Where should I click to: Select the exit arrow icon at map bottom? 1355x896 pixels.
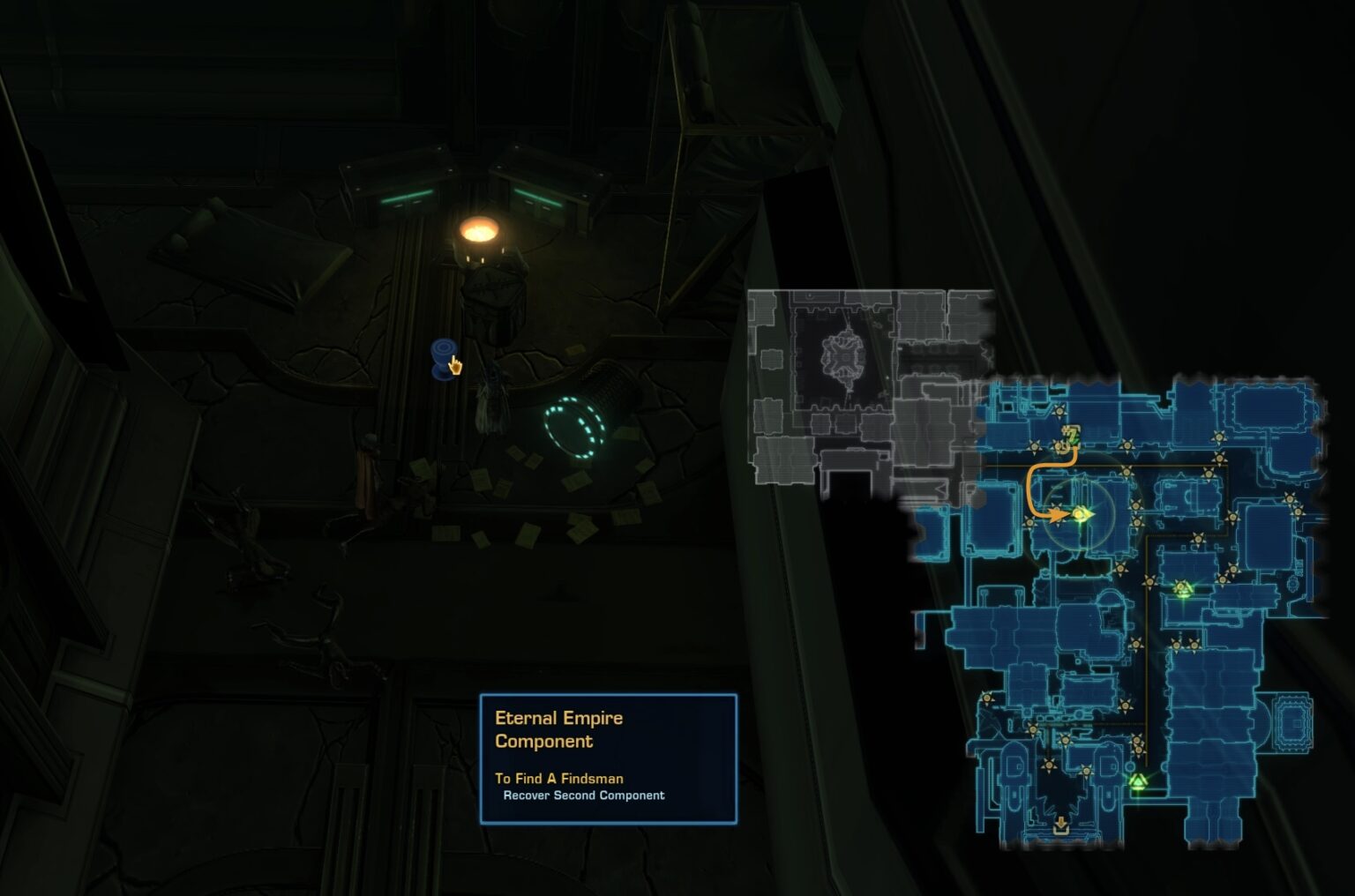1061,823
